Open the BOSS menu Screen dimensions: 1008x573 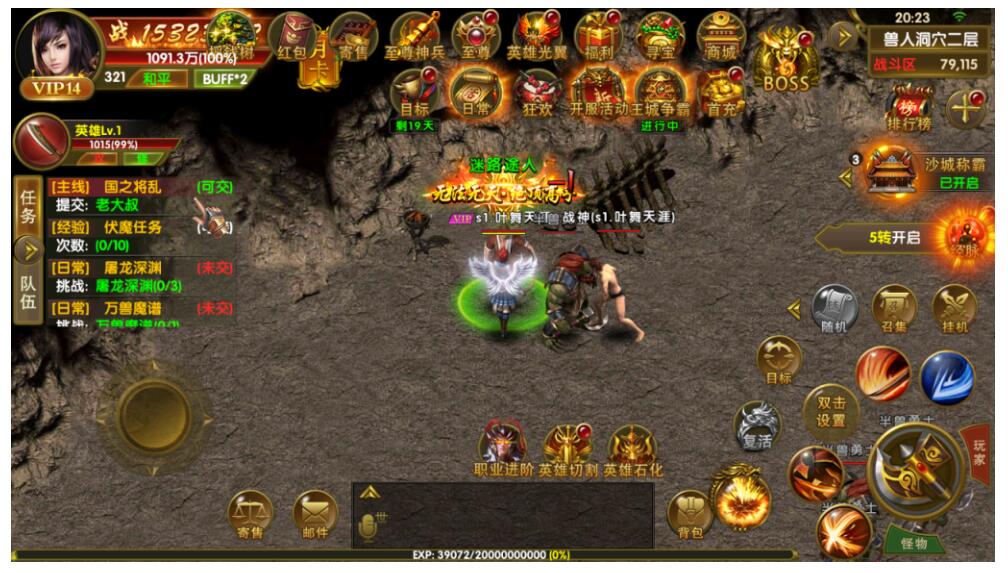click(x=786, y=60)
